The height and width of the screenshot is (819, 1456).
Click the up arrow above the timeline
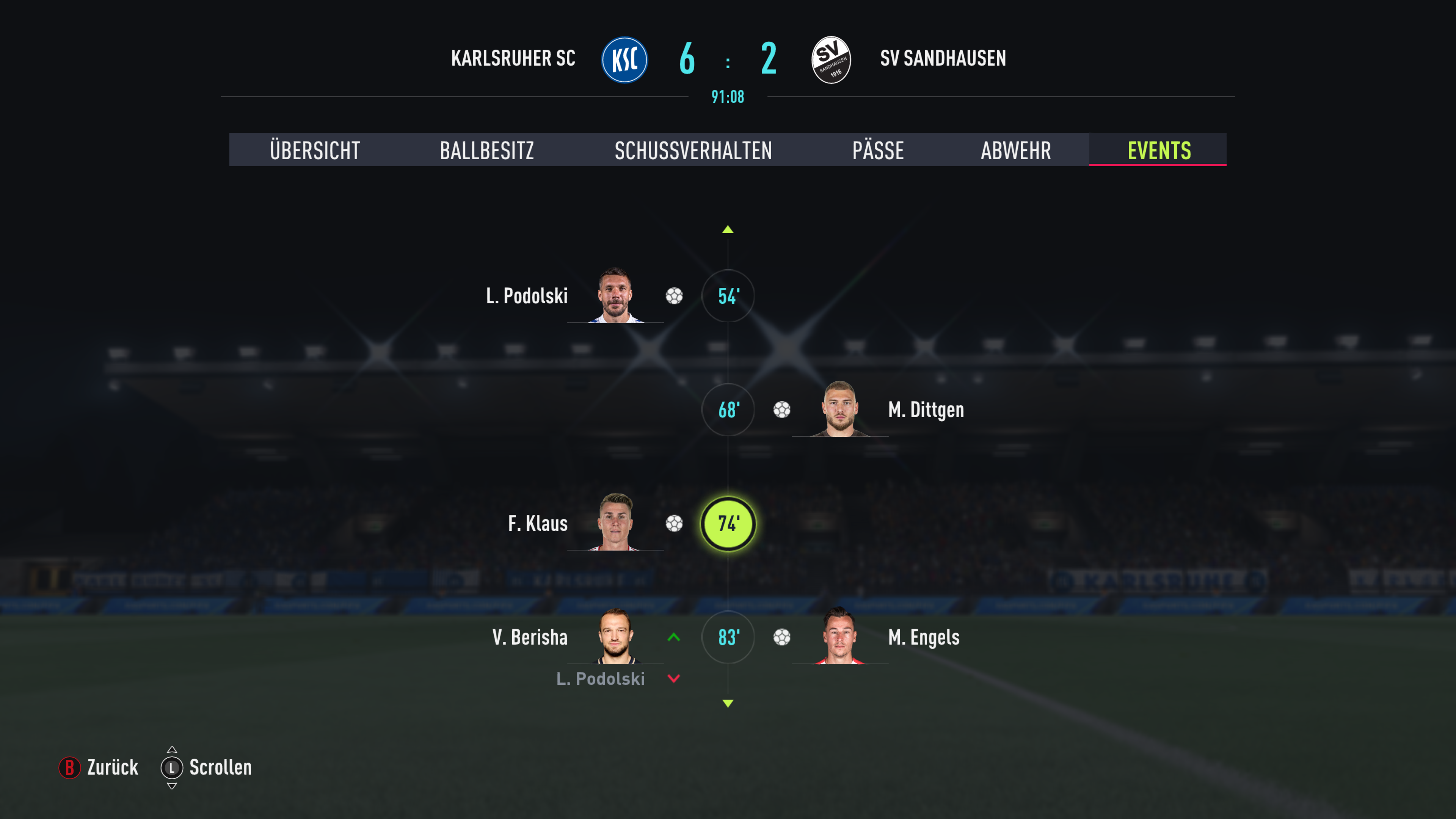click(728, 229)
